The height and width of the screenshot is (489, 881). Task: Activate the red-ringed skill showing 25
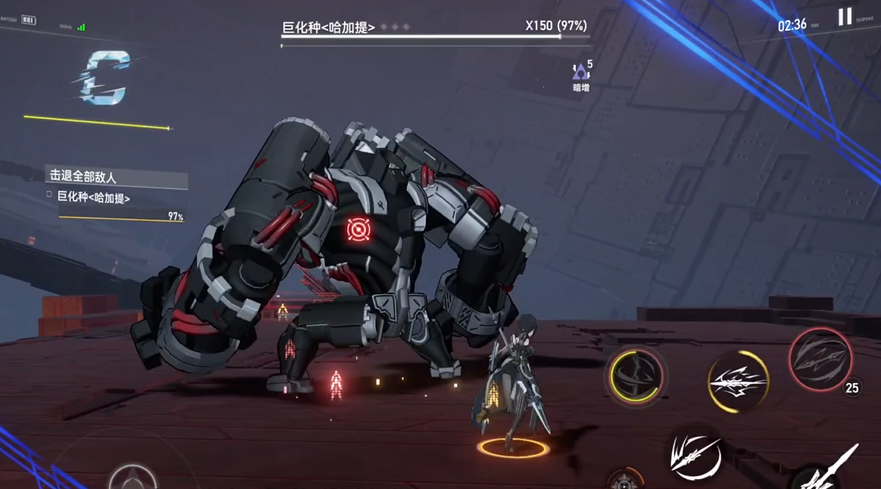[x=820, y=358]
